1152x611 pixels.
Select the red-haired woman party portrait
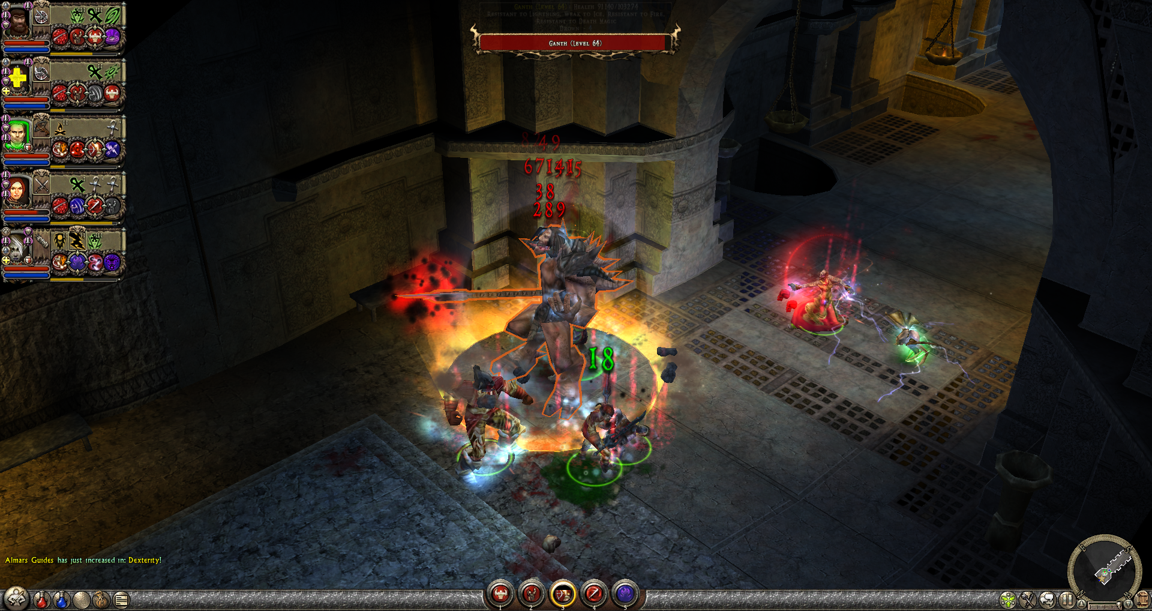(x=19, y=189)
